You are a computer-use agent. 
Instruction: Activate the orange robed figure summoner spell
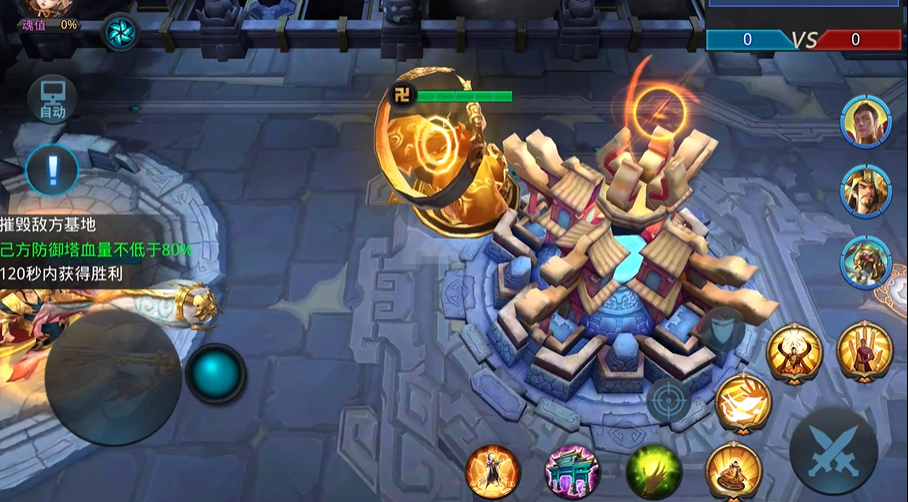[x=493, y=471]
